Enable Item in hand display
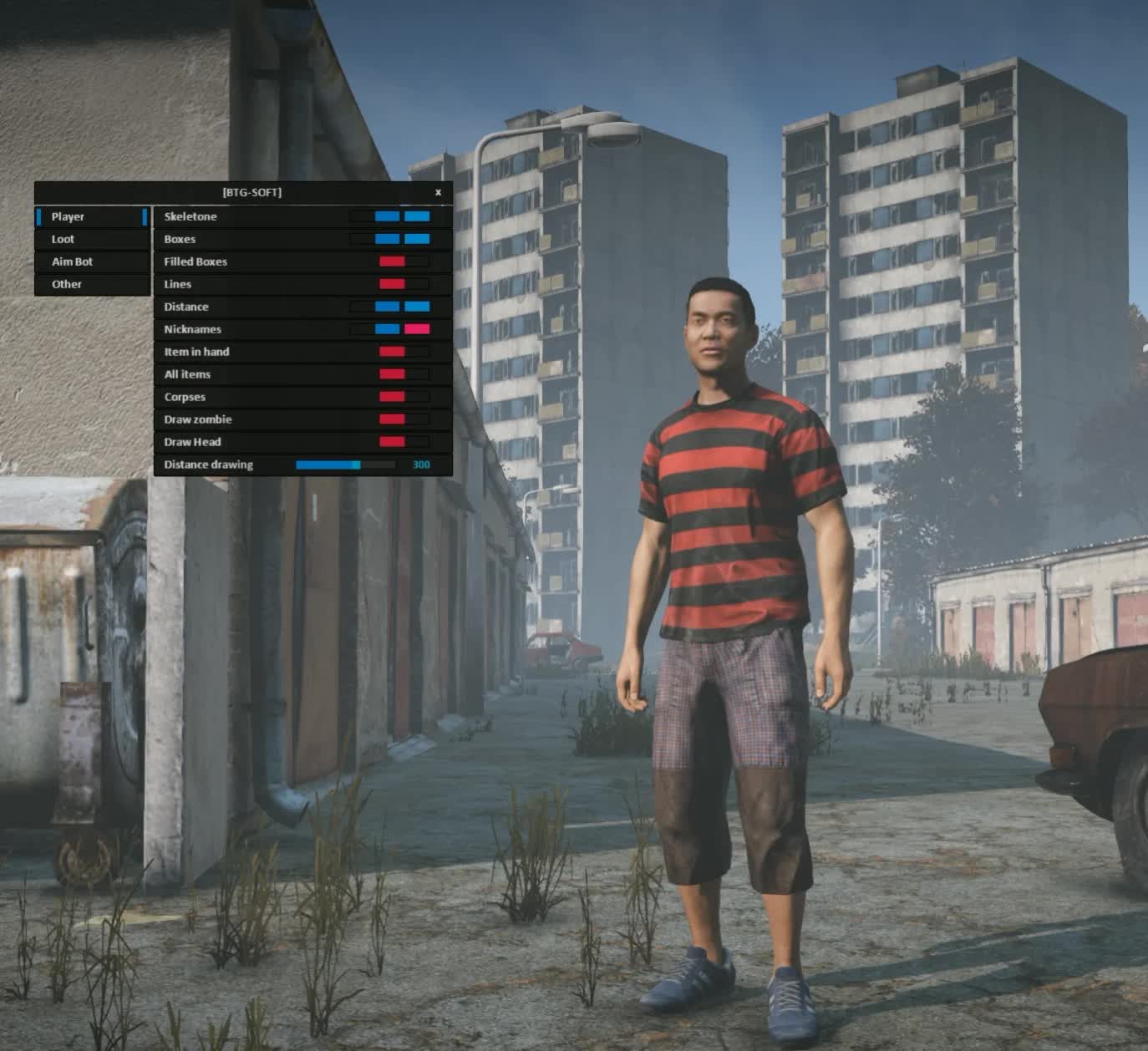The height and width of the screenshot is (1051, 1148). point(404,352)
